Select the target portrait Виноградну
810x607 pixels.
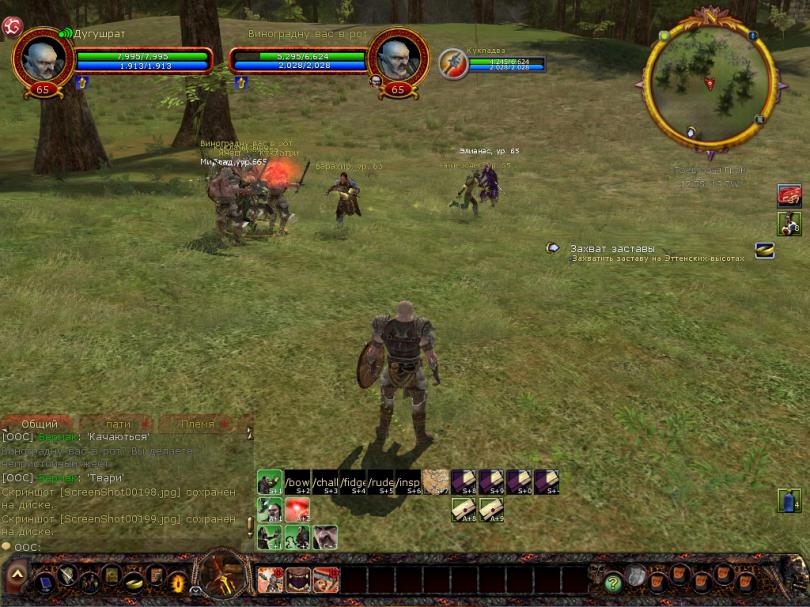tap(398, 58)
